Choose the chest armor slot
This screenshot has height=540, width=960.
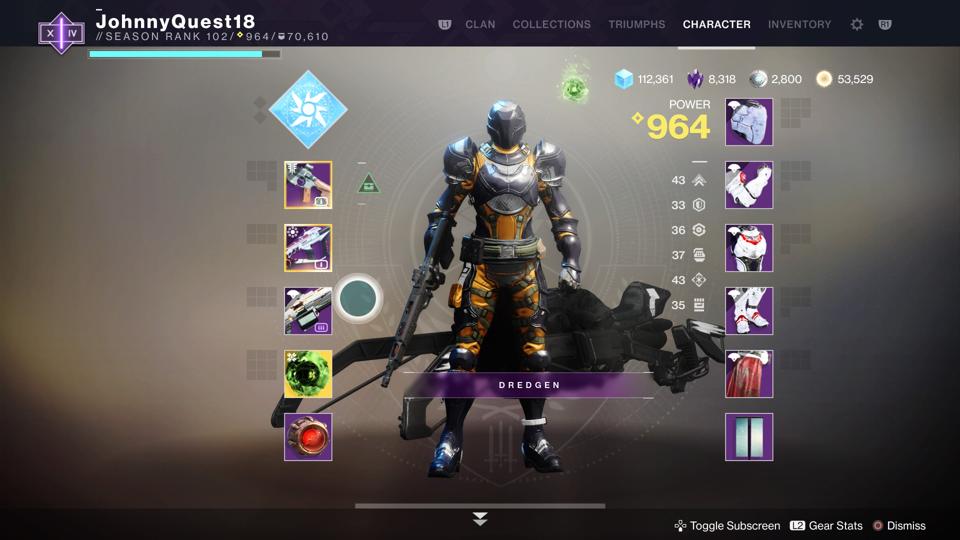pyautogui.click(x=749, y=248)
